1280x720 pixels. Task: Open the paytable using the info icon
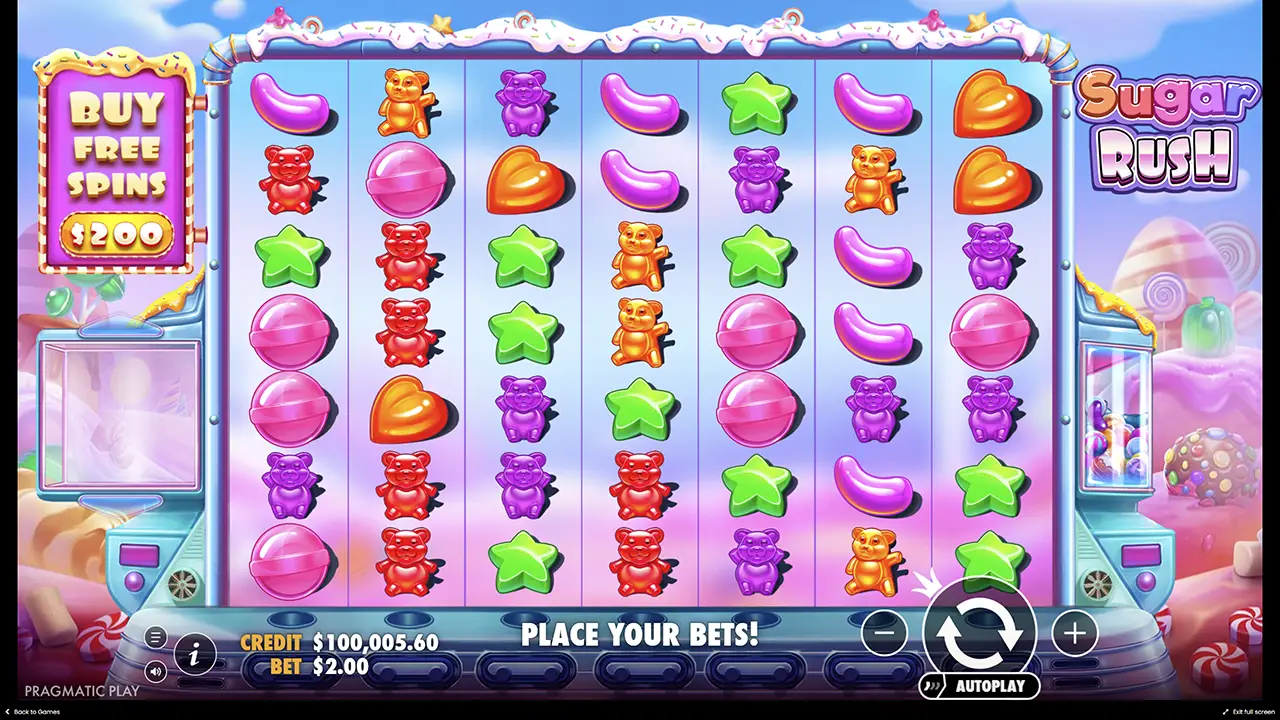(x=196, y=654)
